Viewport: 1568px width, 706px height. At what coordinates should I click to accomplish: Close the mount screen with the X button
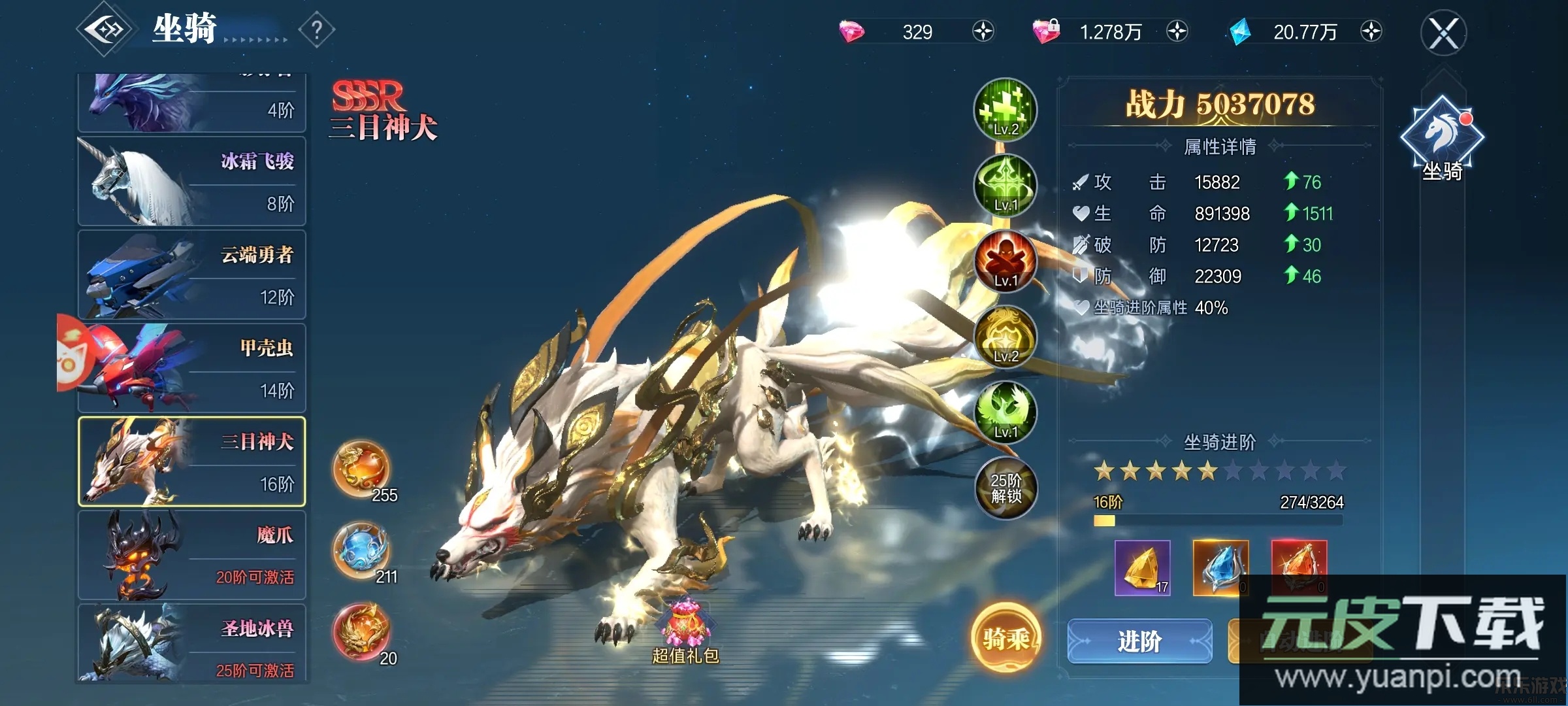tap(1443, 33)
